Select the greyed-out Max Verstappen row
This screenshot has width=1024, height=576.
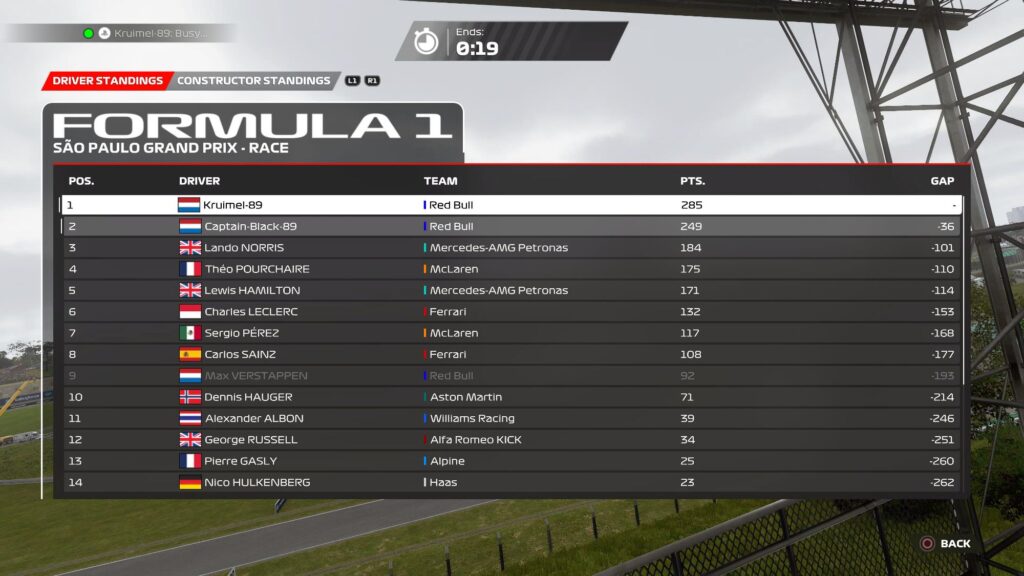512,376
